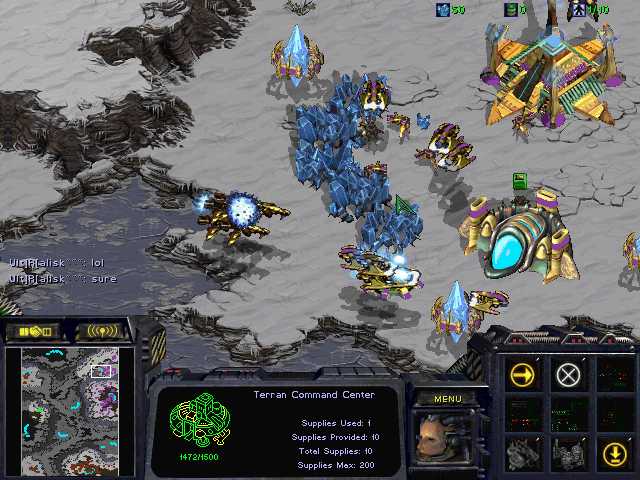Open the alliance diplomacy button
Image resolution: width=640 pixels, height=480 pixels.
click(x=33, y=331)
